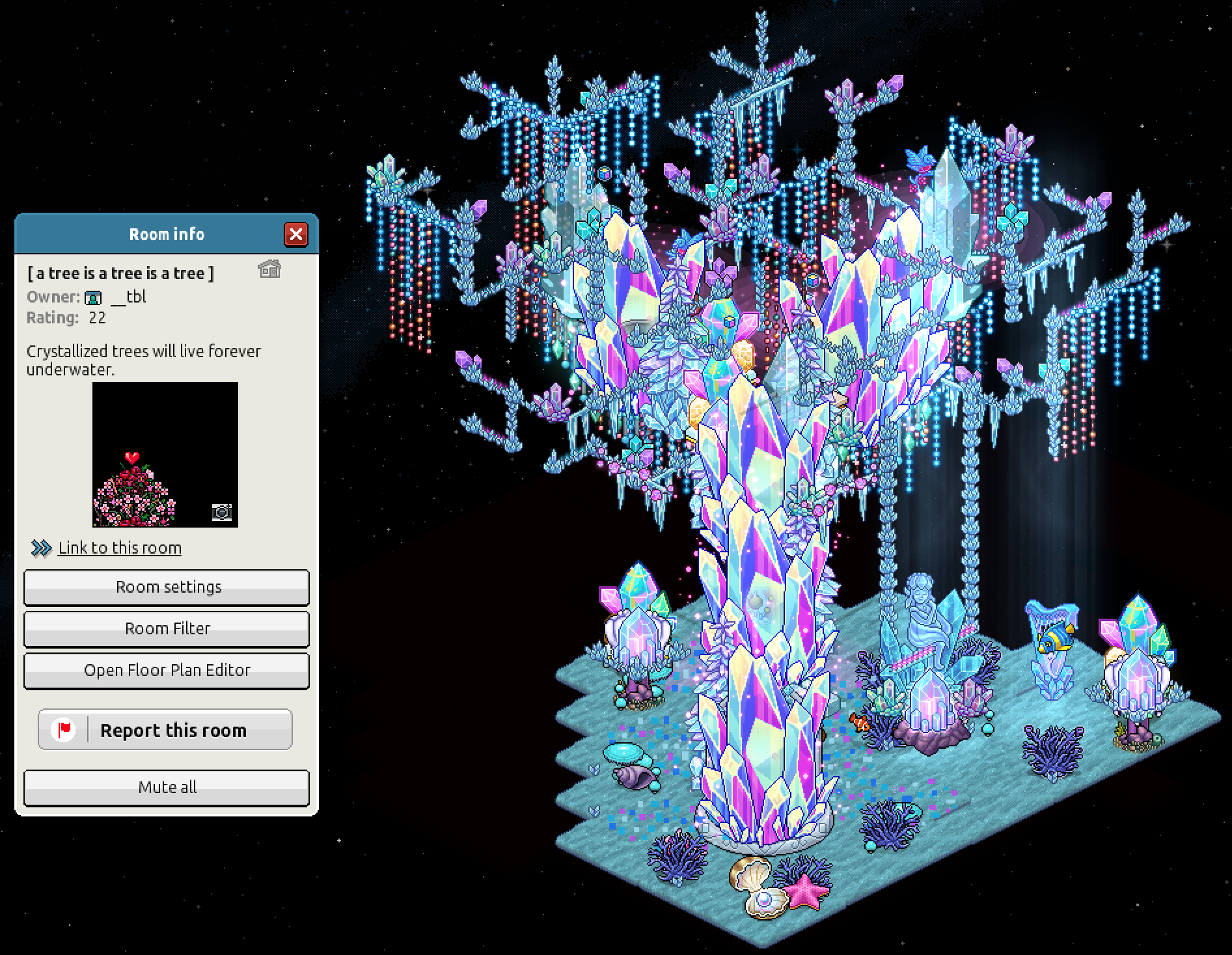Click the double chevron before Link to this room
Screen dimensions: 1232x955
point(40,548)
